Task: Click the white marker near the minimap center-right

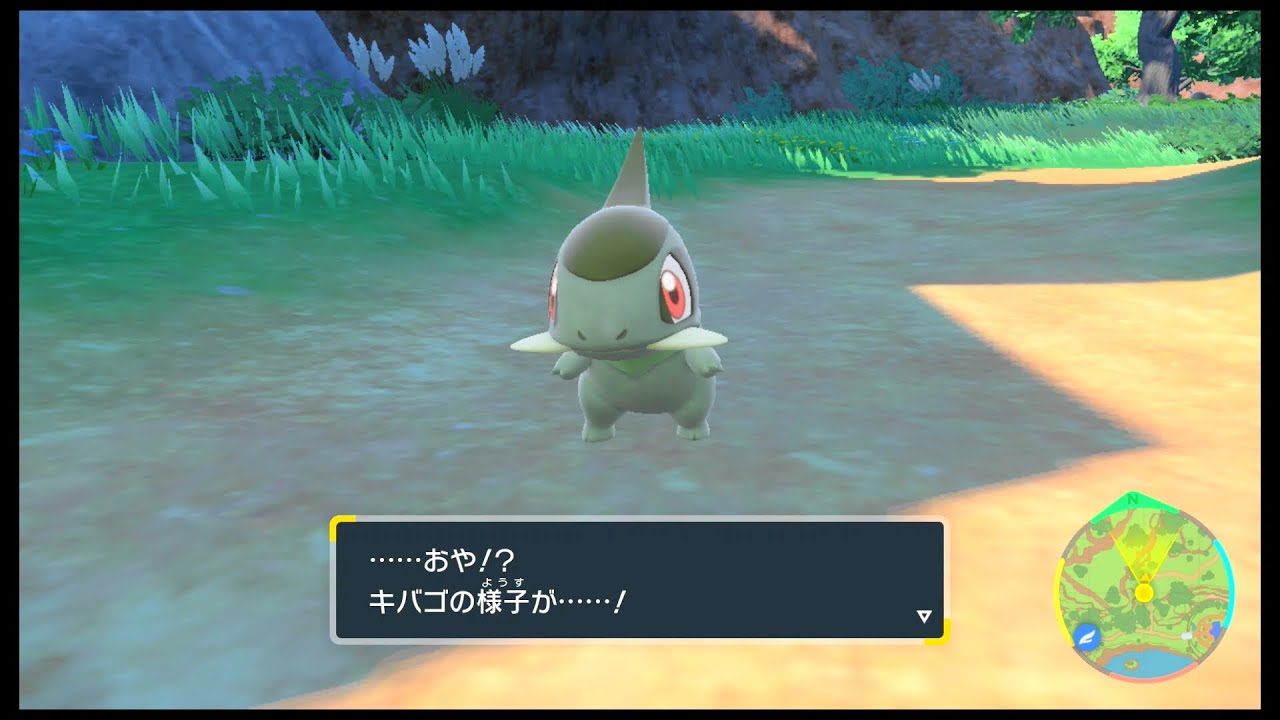Action: tap(1185, 636)
